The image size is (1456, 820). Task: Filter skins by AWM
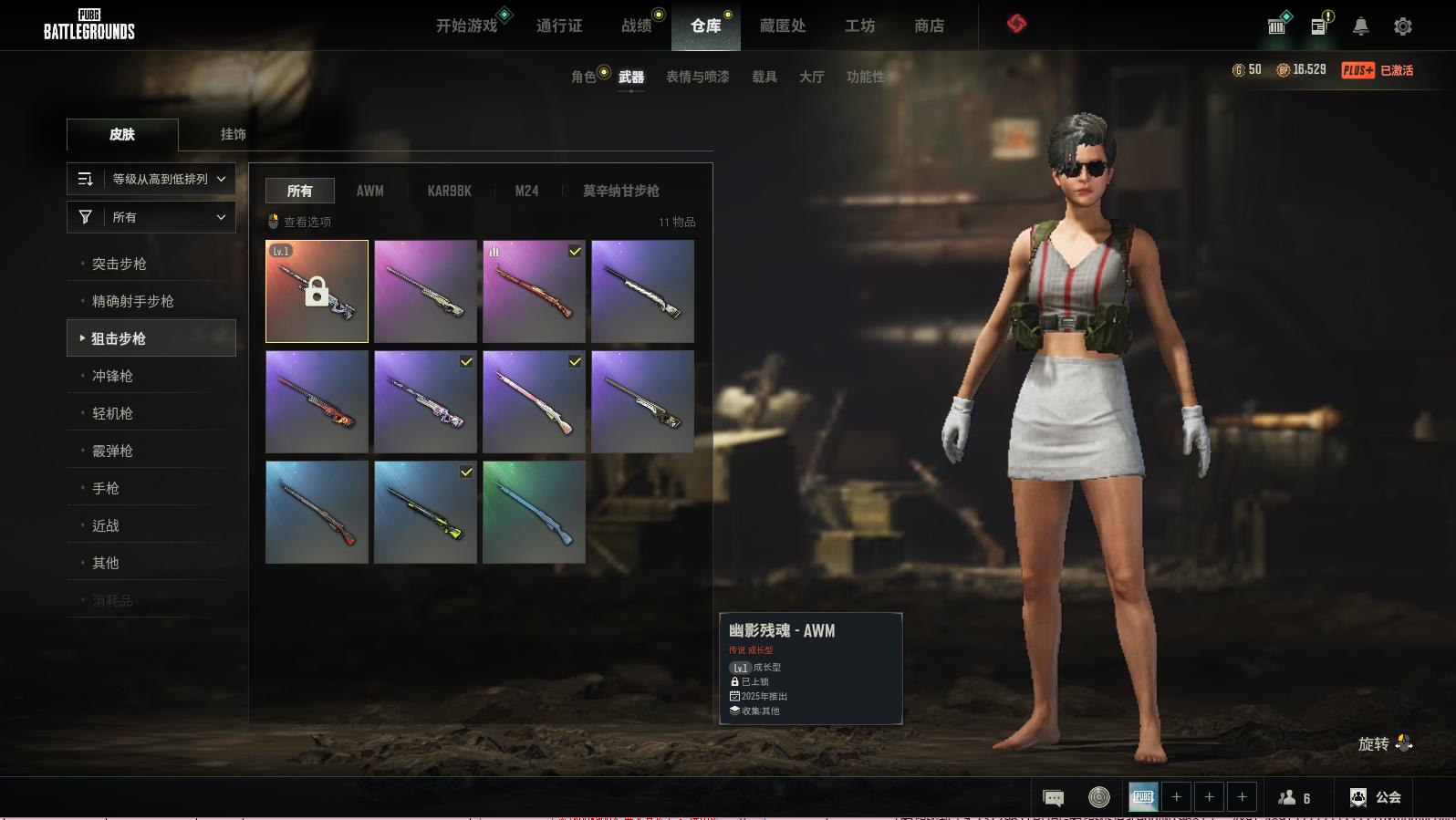coord(369,191)
